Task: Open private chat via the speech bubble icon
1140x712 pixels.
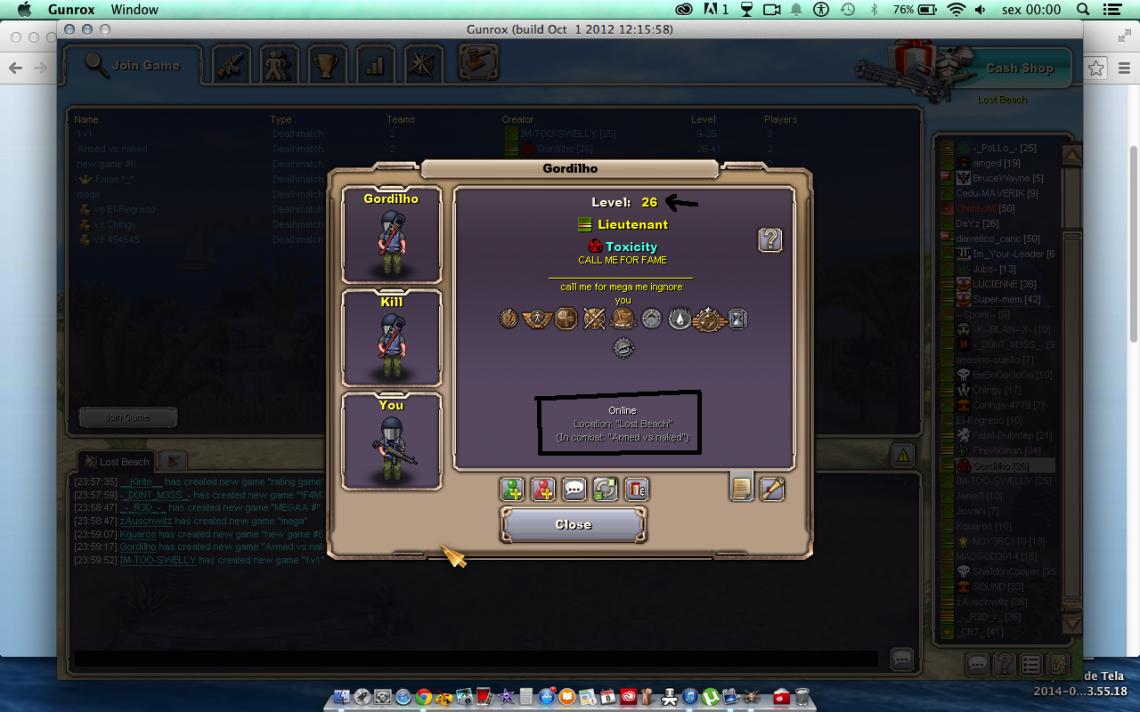Action: click(x=574, y=489)
